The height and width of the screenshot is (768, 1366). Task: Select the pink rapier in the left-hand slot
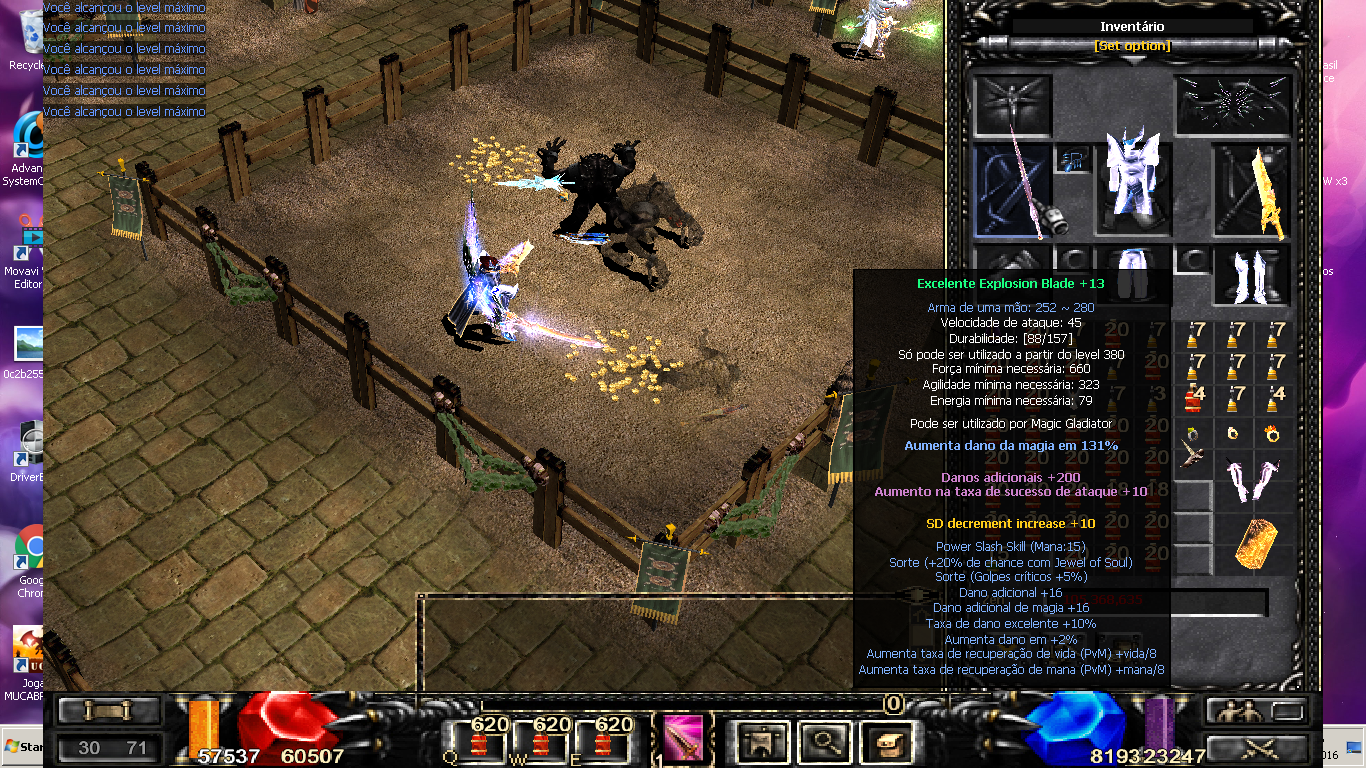1013,192
